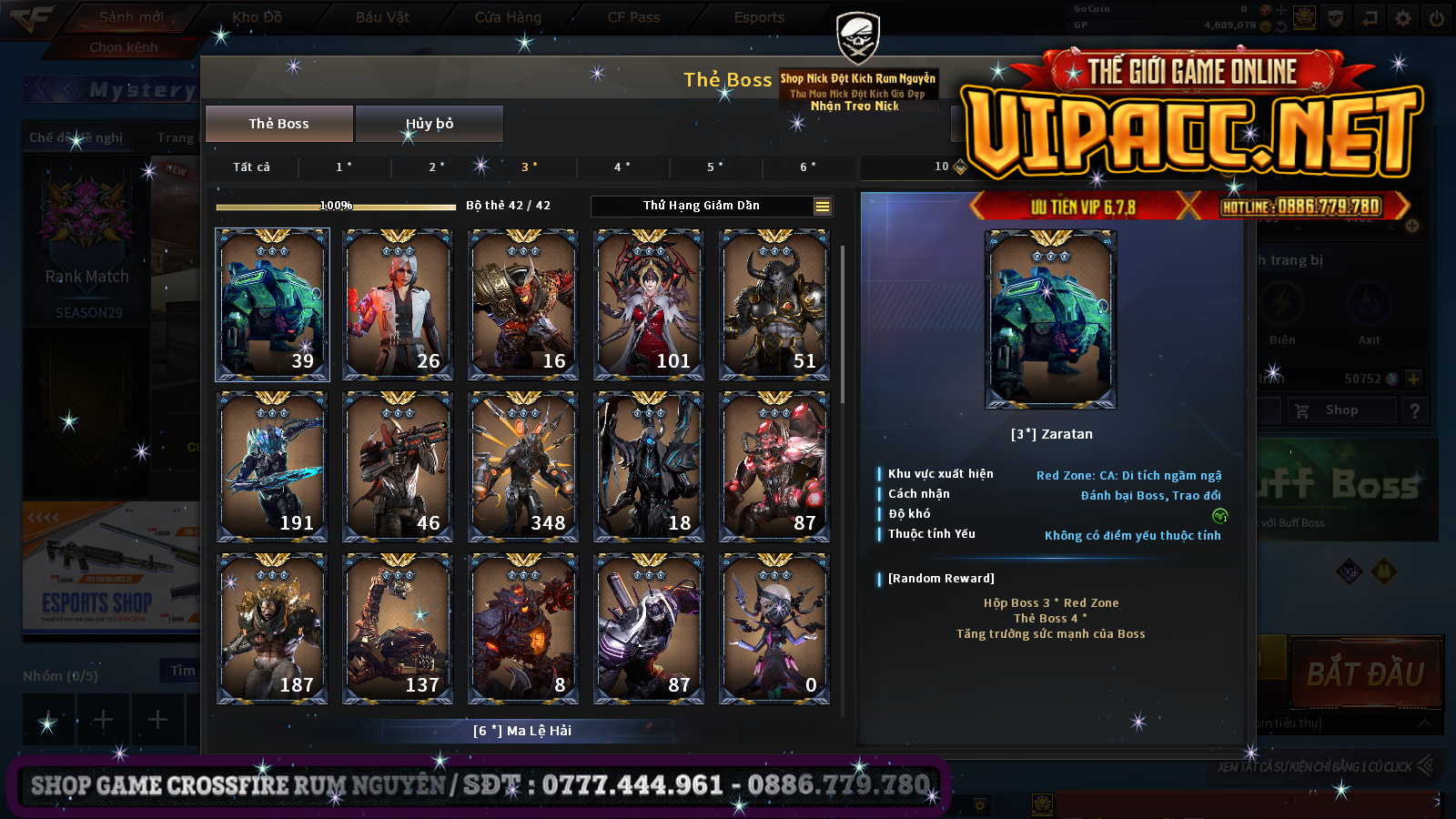Open the Kho Đồ menu
Image resolution: width=1456 pixels, height=819 pixels.
click(x=258, y=17)
